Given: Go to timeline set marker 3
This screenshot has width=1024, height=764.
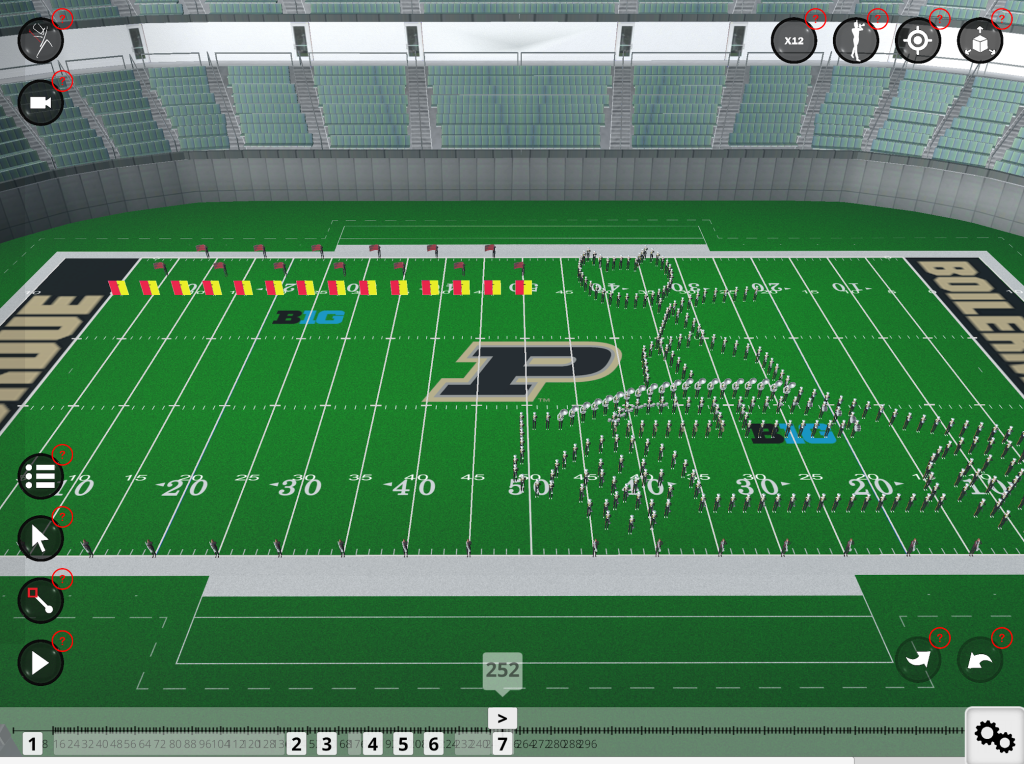Looking at the screenshot, I should pos(327,744).
